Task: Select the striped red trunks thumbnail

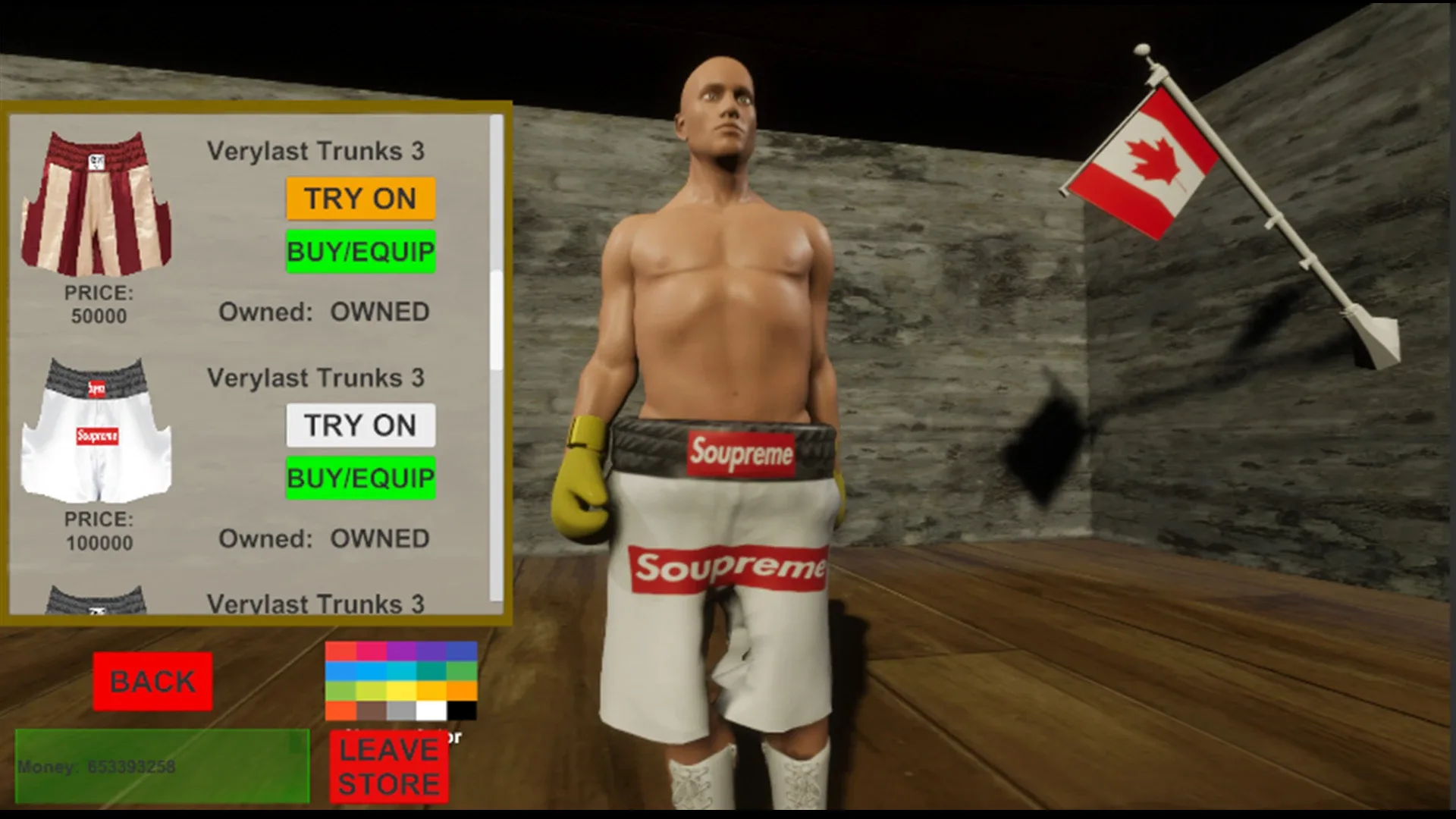Action: tap(99, 205)
